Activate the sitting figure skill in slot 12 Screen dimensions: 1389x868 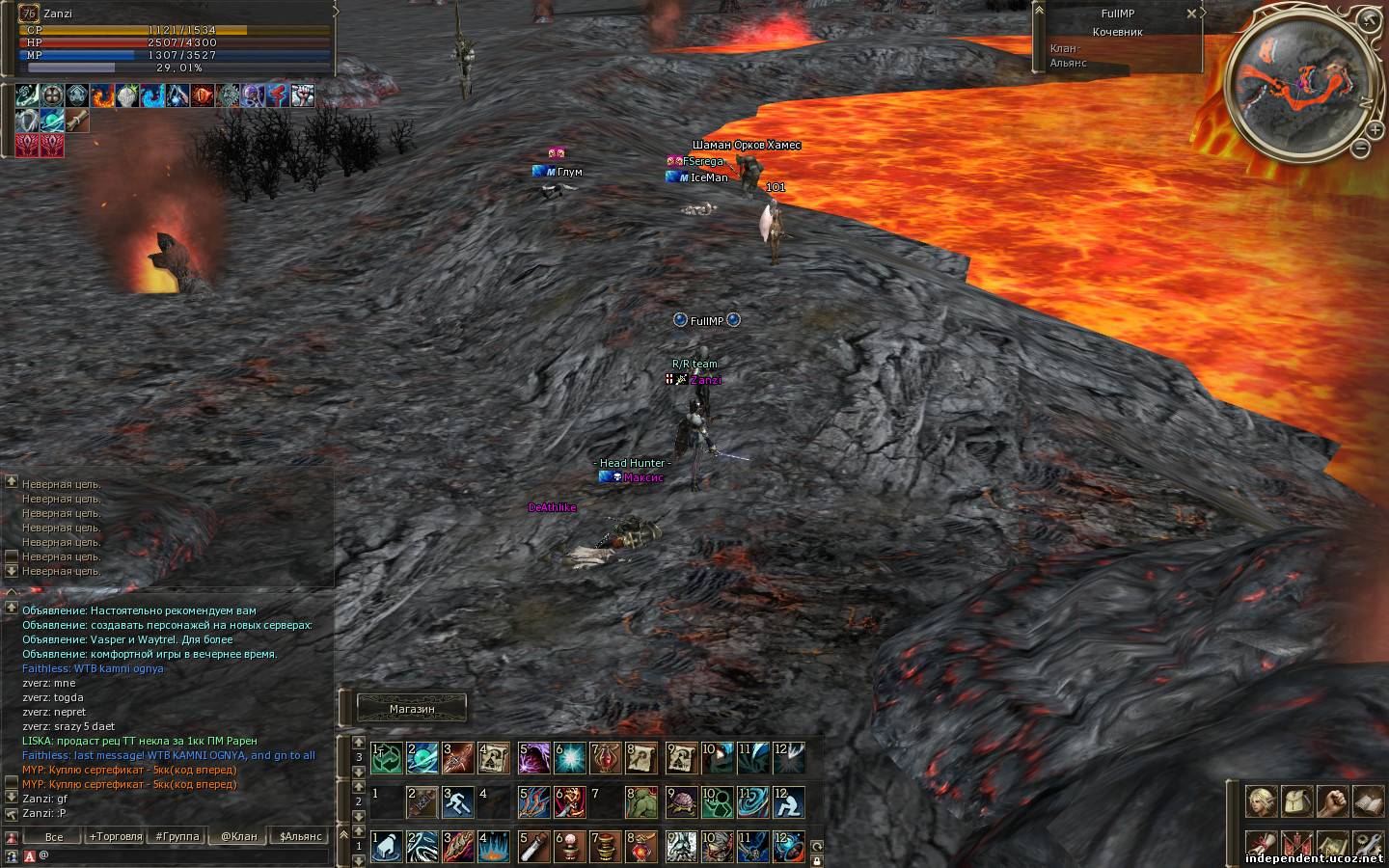789,801
